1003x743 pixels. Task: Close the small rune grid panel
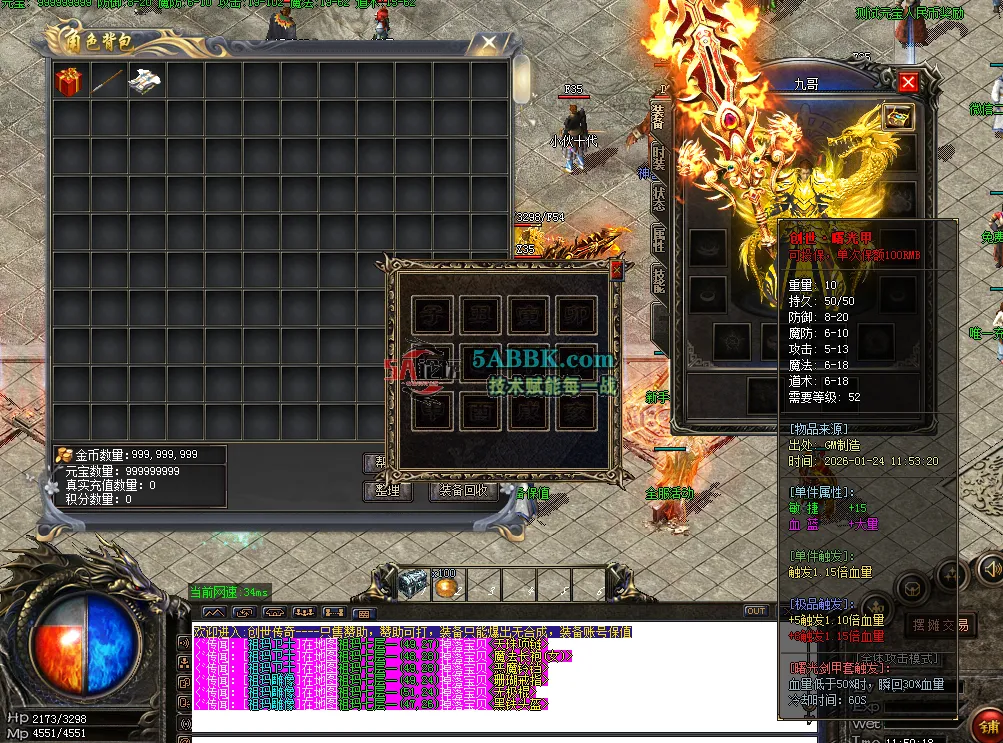[x=616, y=269]
